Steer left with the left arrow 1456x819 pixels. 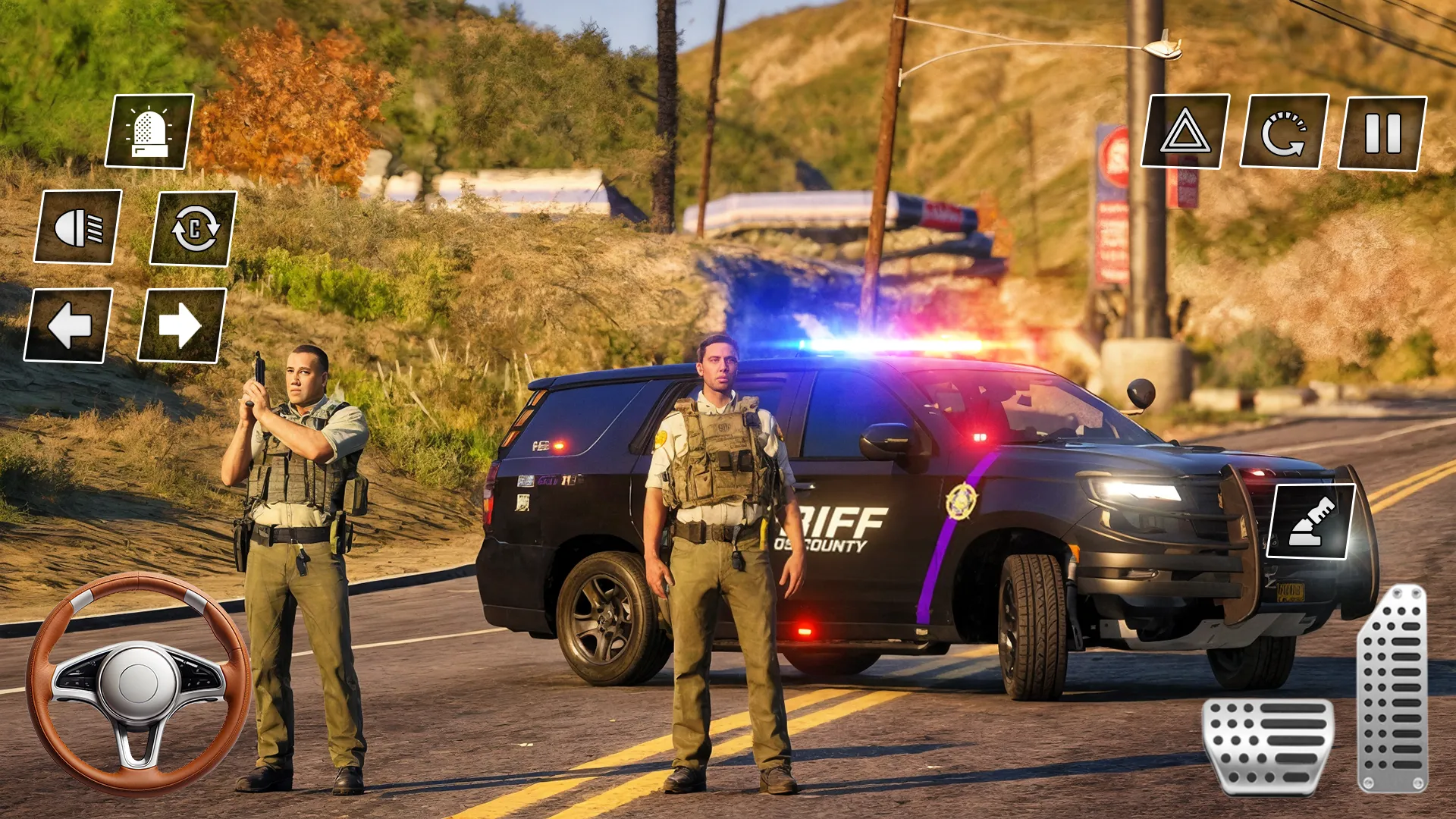[68, 328]
